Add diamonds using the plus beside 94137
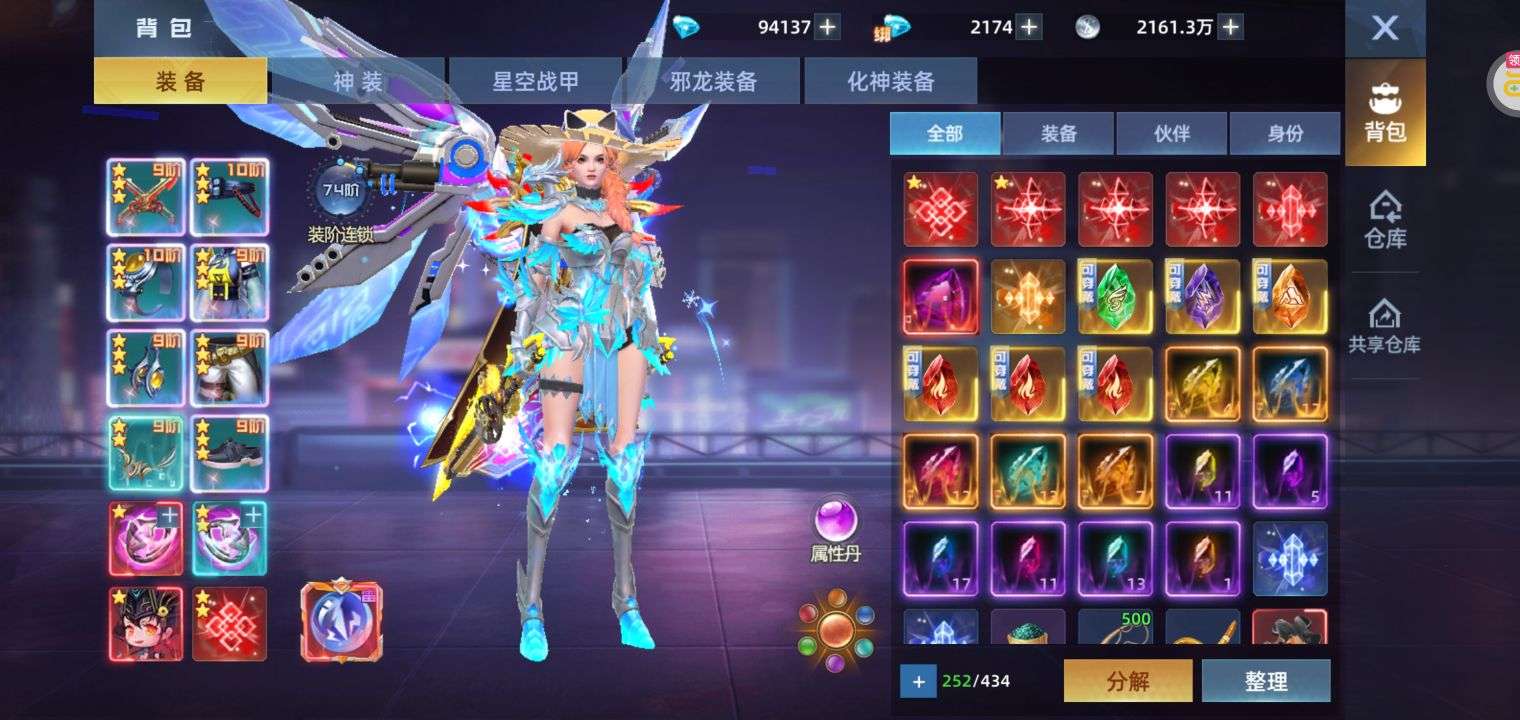Viewport: 1520px width, 720px height. [x=827, y=27]
